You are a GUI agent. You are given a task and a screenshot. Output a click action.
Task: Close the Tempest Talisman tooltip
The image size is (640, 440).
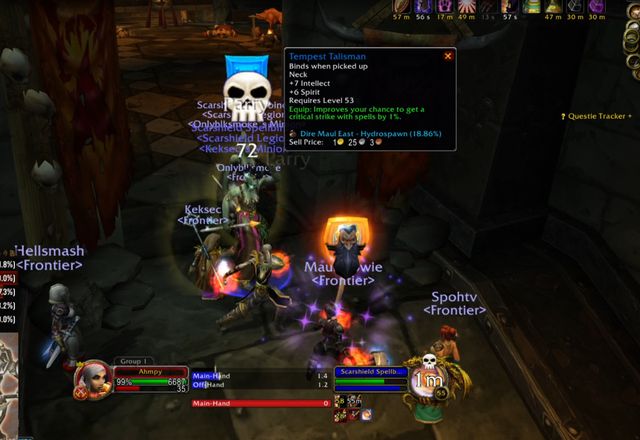448,56
